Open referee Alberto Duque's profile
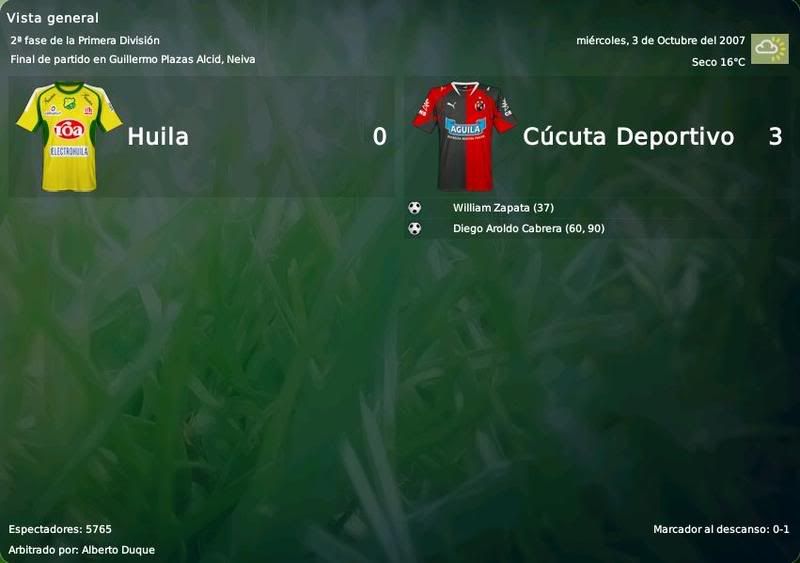Image resolution: width=800 pixels, height=563 pixels. point(118,550)
